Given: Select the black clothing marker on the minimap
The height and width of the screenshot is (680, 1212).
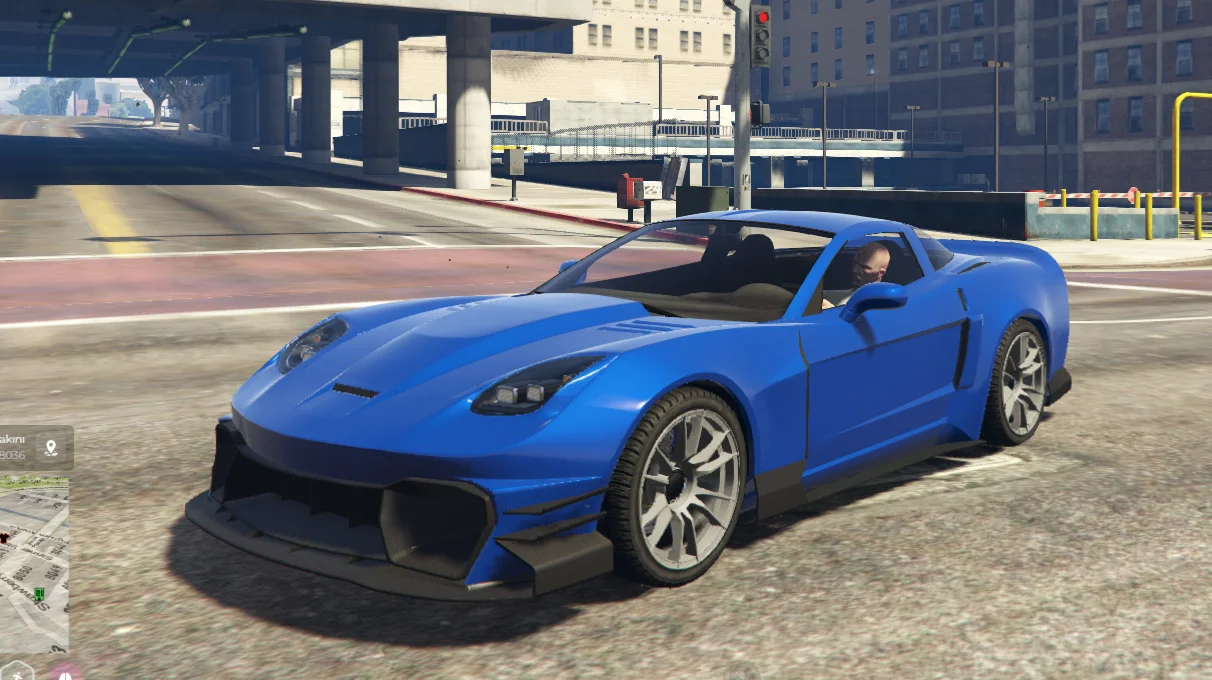Looking at the screenshot, I should pos(4,537).
